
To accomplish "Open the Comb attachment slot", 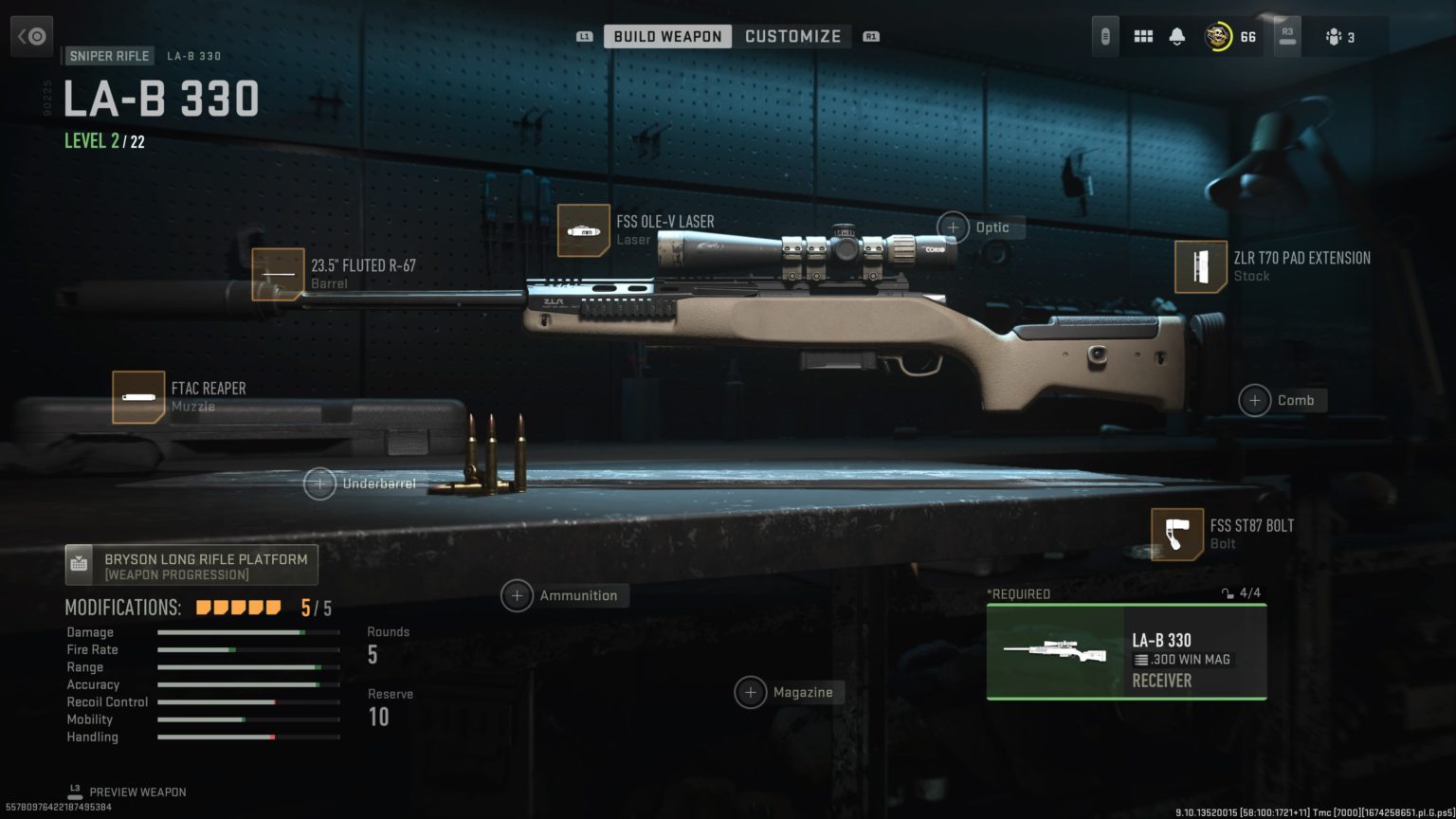I will [x=1253, y=400].
